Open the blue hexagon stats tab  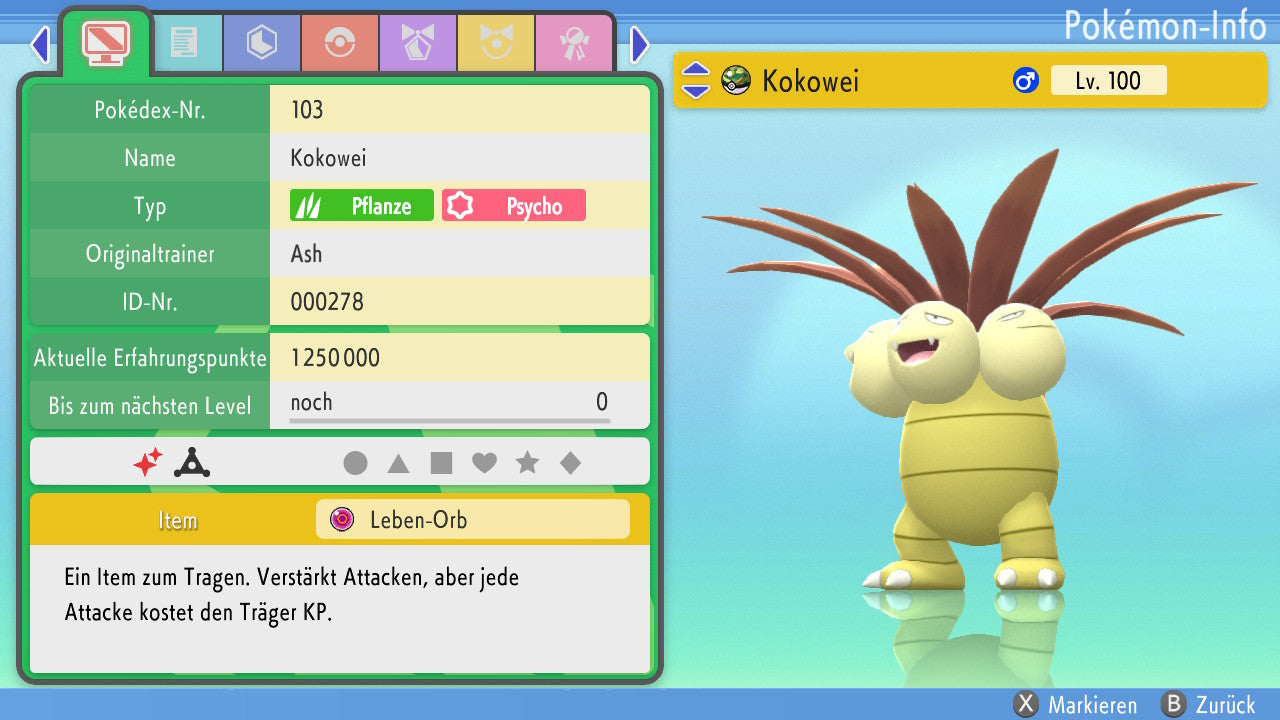tap(262, 43)
